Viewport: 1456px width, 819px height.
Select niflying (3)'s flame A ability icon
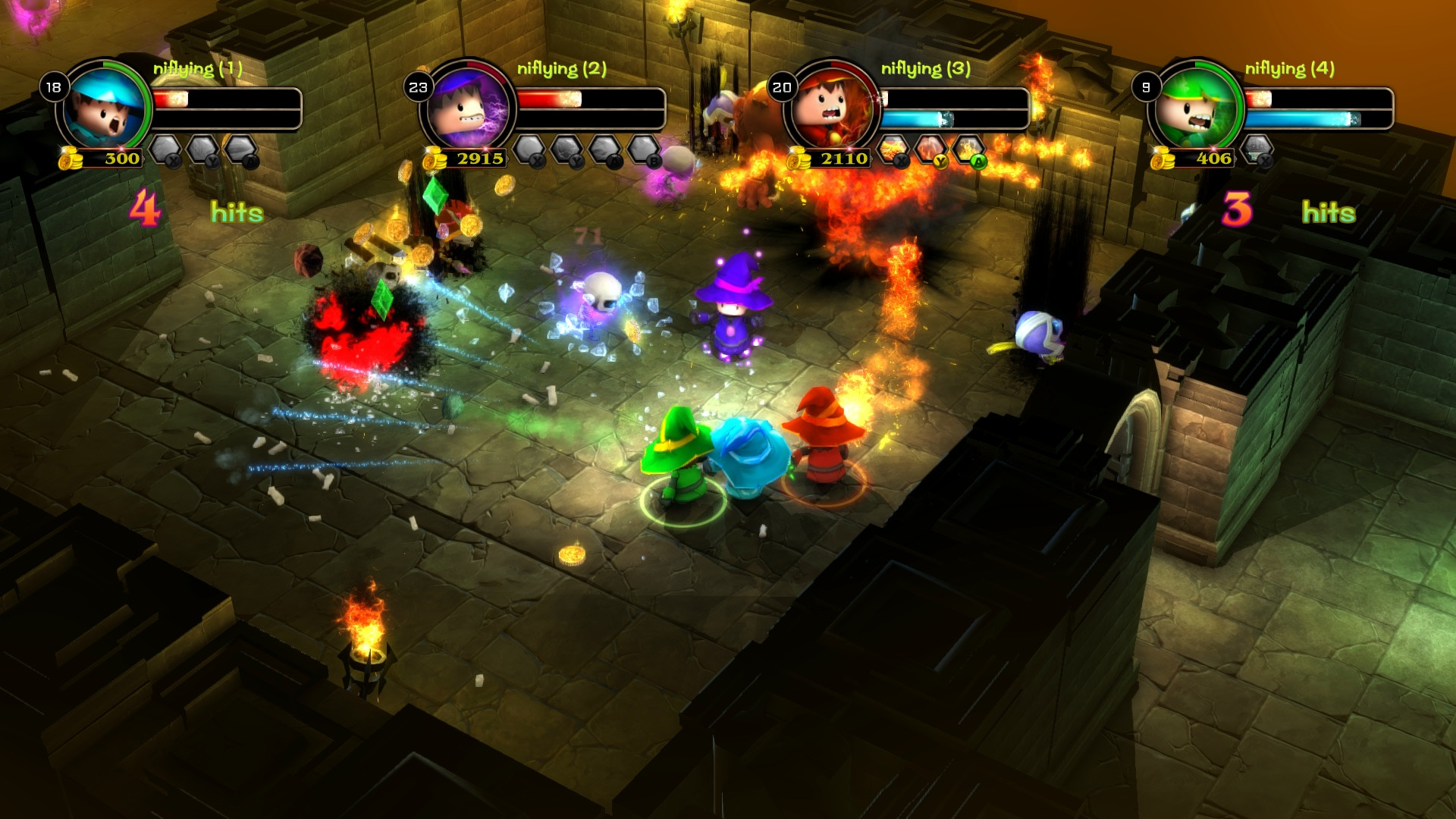pos(968,149)
